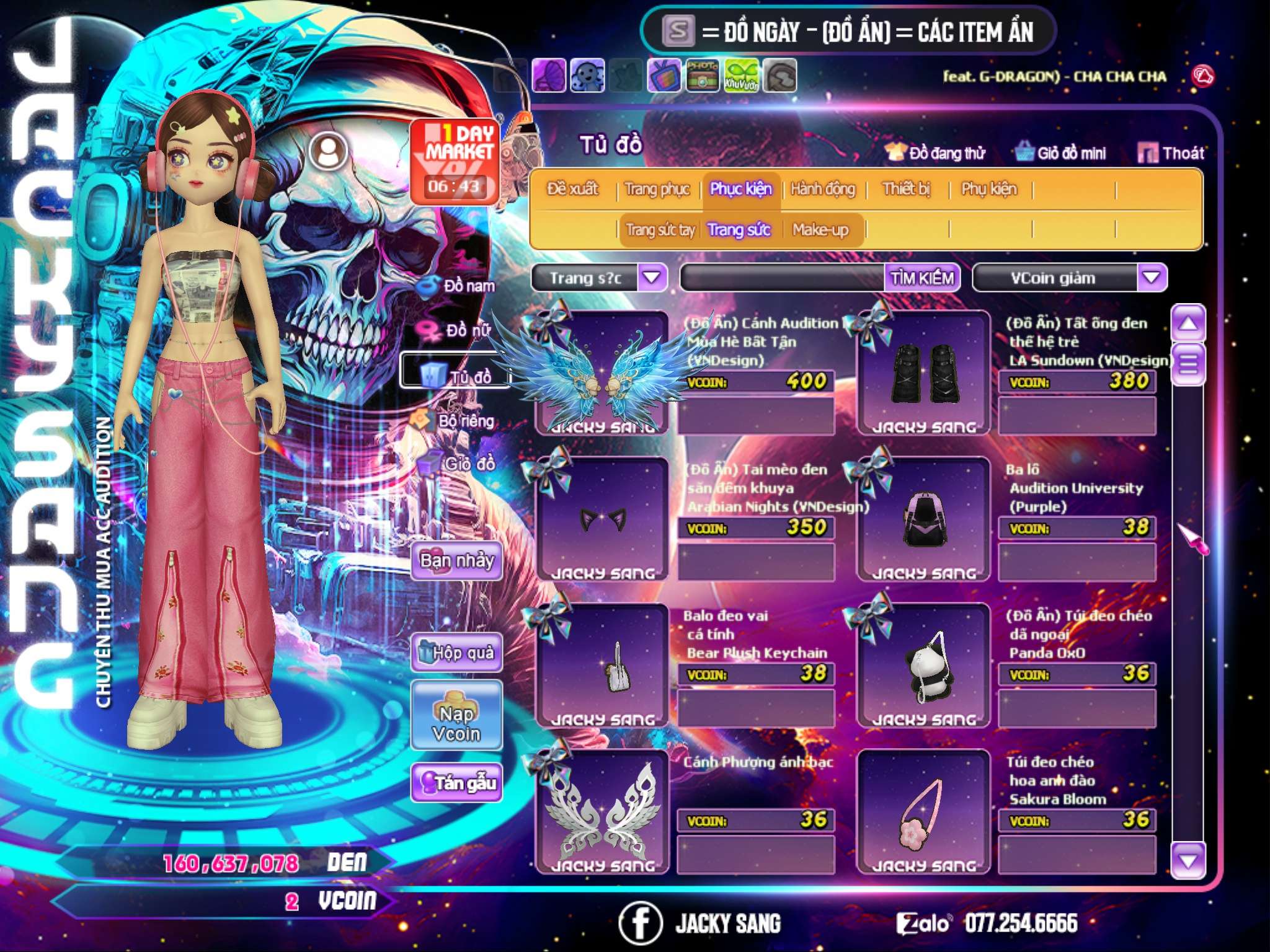Select the Thiết bị tab
This screenshot has width=1270, height=952.
tap(906, 189)
